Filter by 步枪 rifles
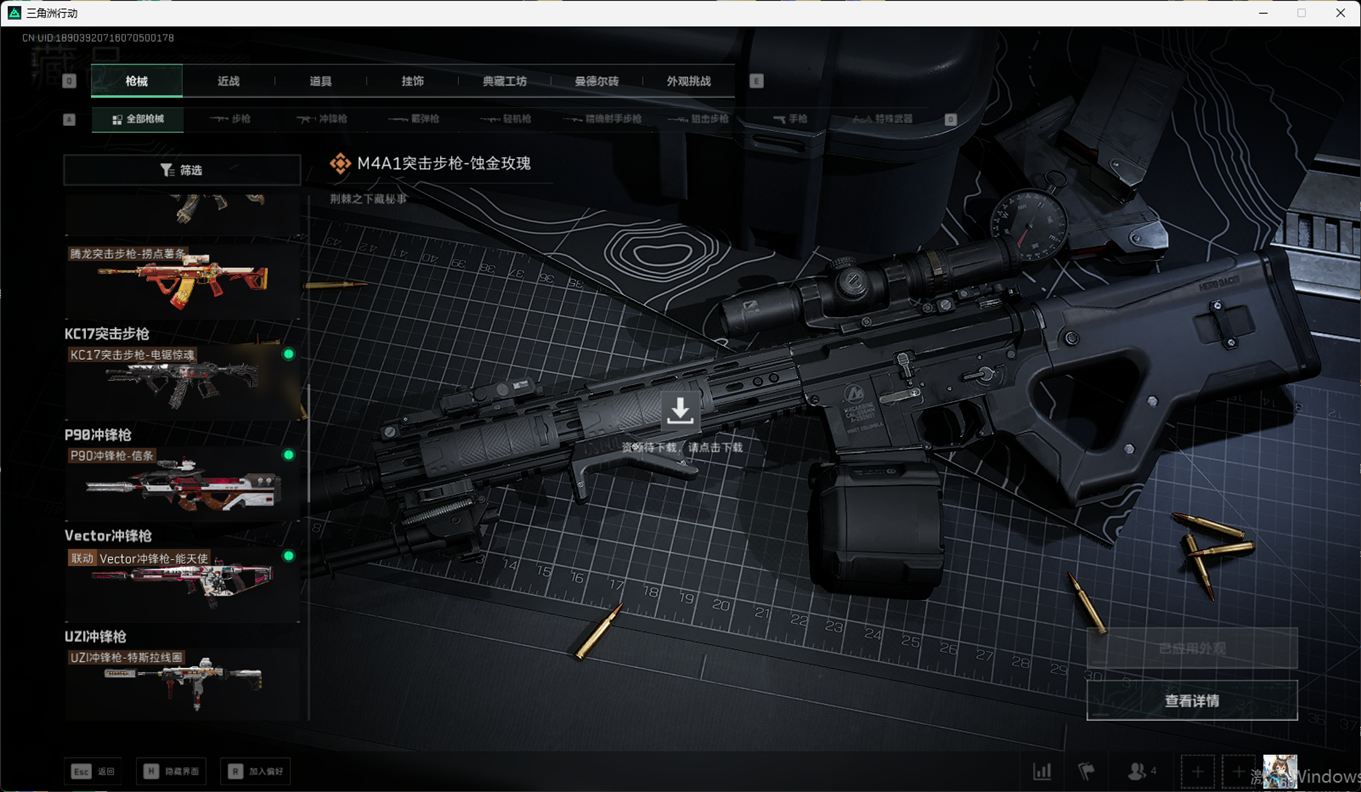 click(231, 119)
